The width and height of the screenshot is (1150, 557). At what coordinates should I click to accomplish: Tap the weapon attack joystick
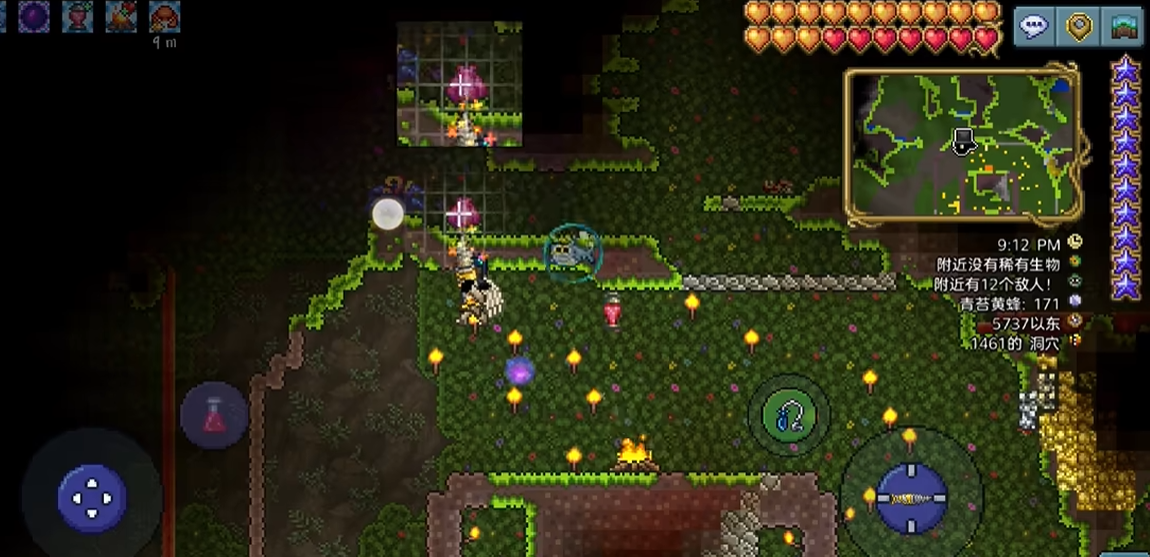click(911, 497)
